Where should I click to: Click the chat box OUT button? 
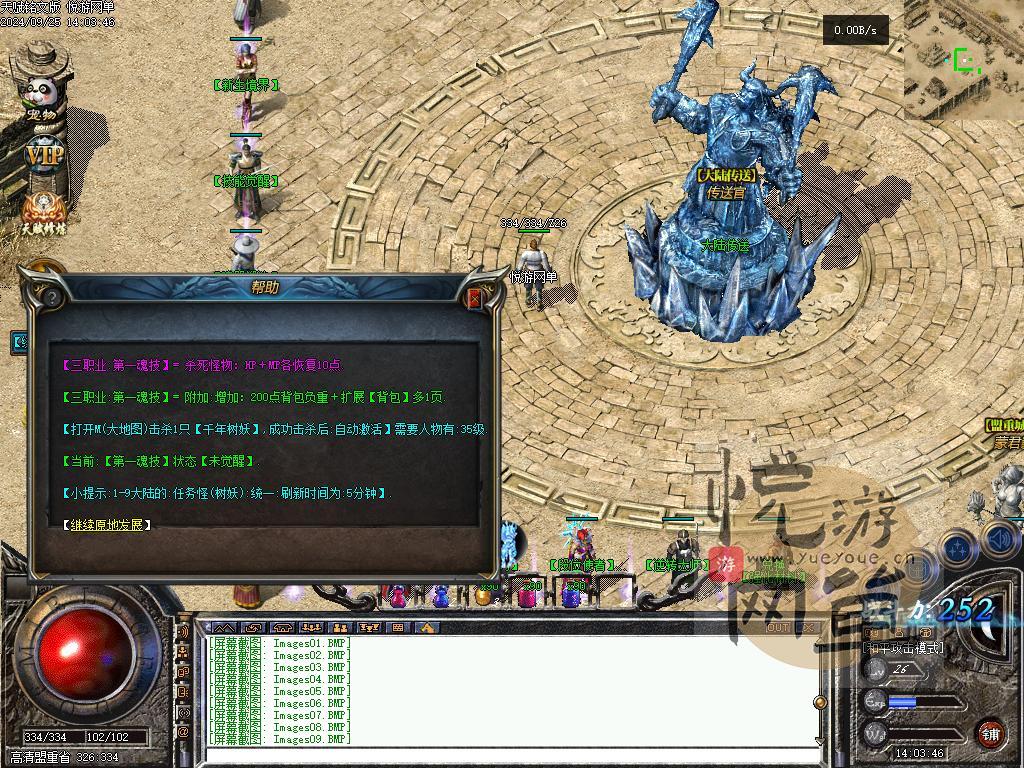(x=777, y=628)
